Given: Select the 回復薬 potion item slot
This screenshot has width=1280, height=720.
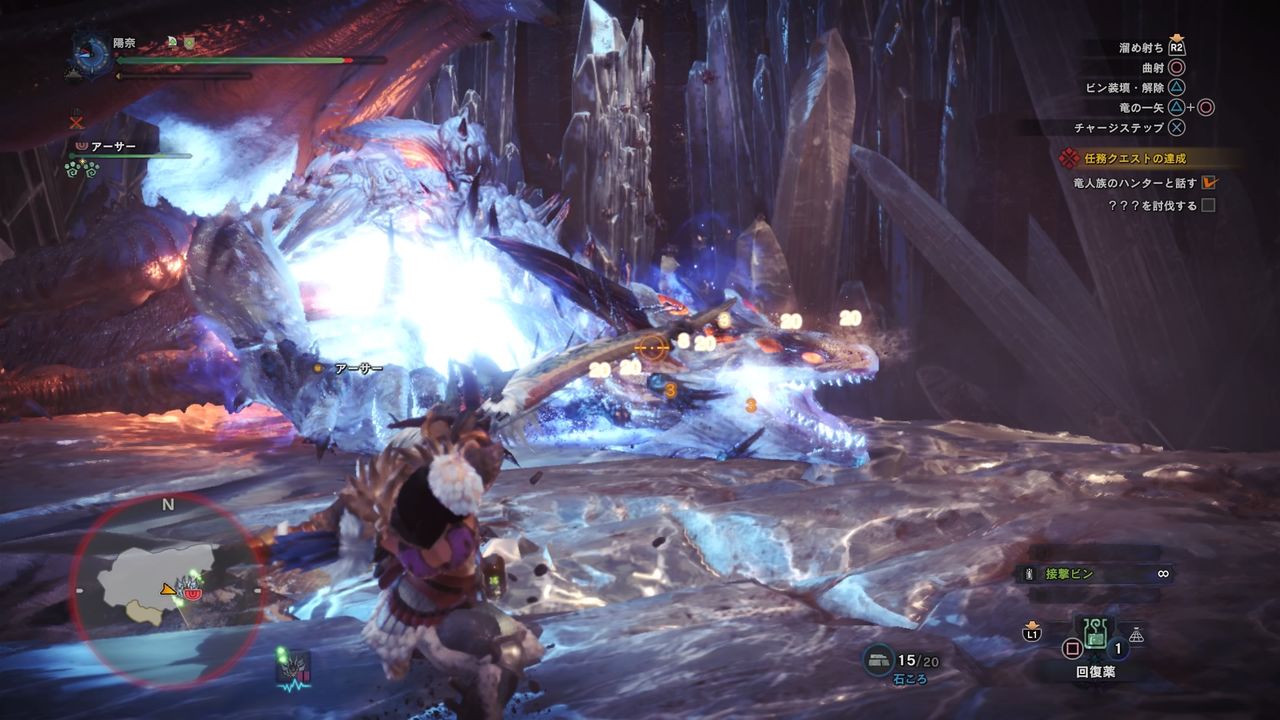Looking at the screenshot, I should [x=1095, y=633].
